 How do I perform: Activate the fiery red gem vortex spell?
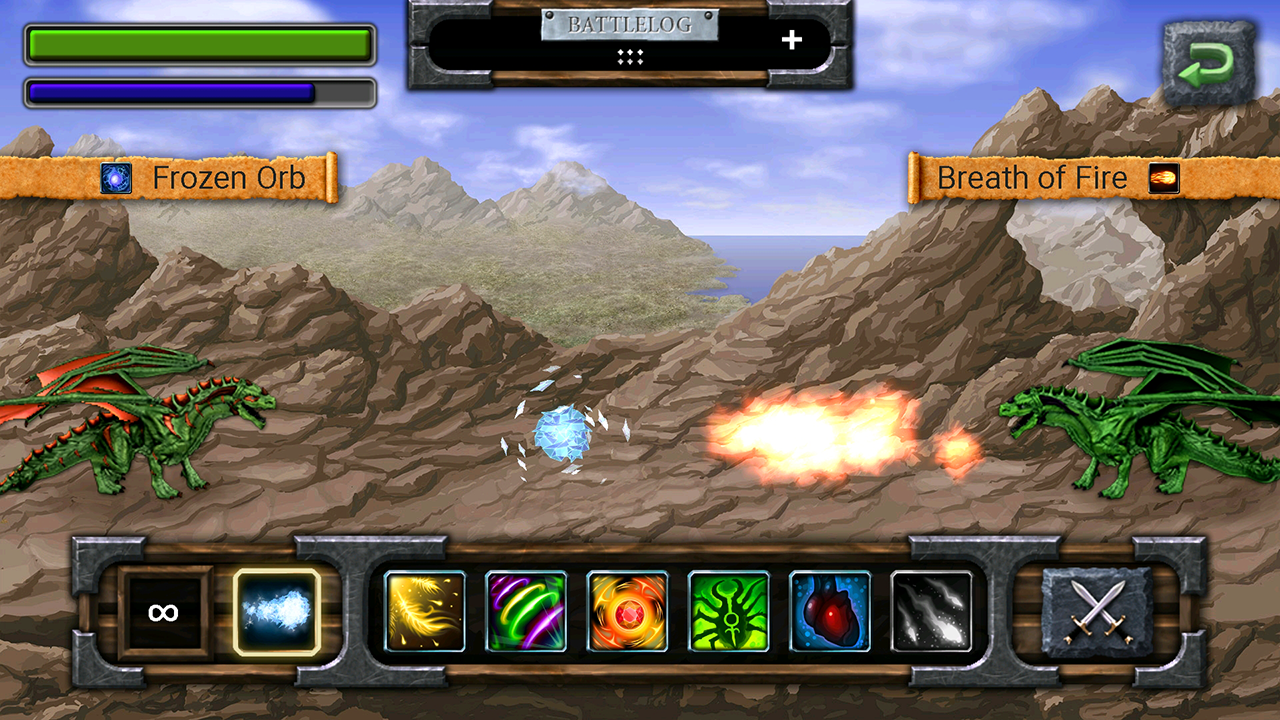(x=628, y=612)
